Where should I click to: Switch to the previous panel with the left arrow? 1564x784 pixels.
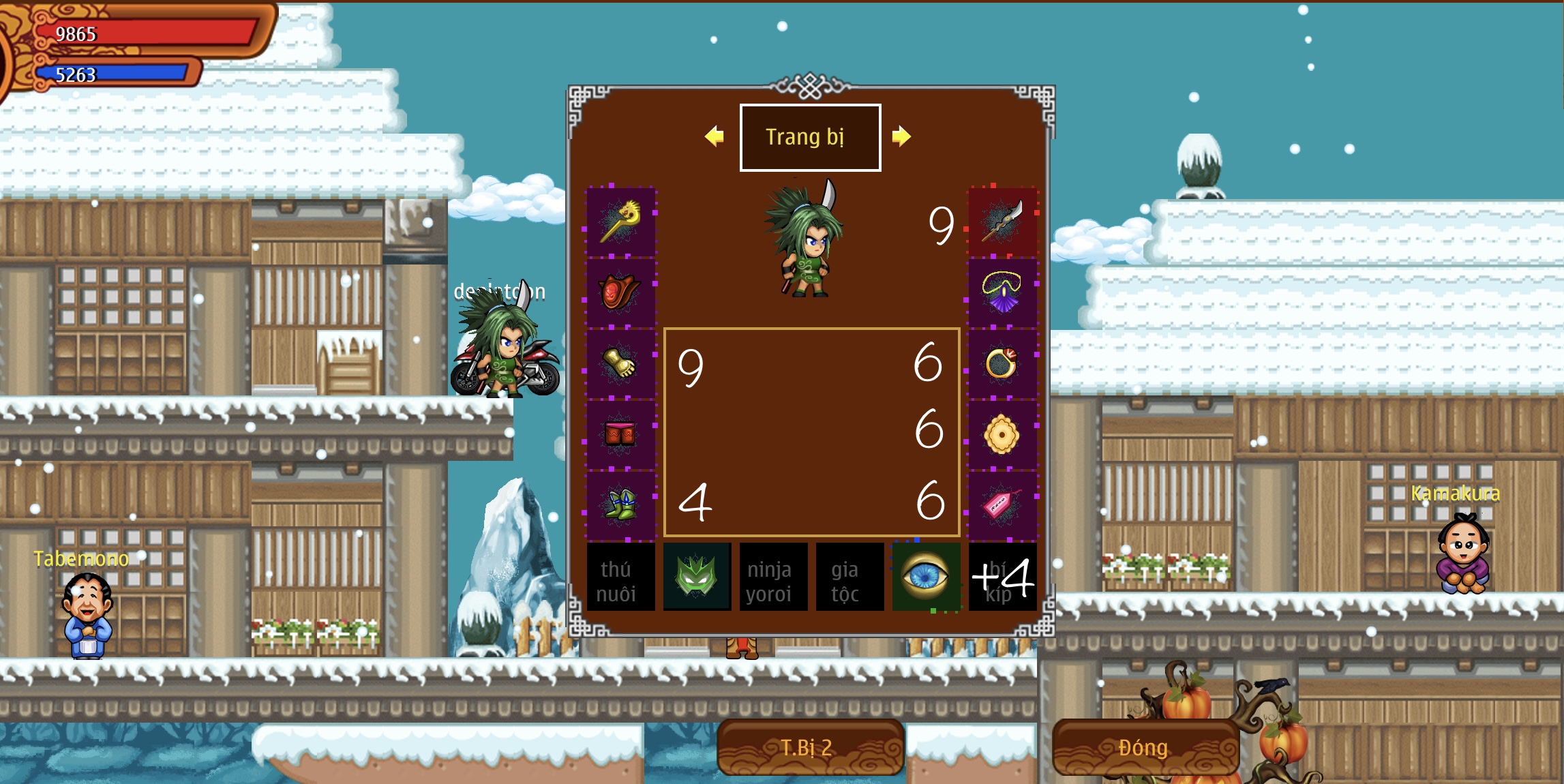(714, 136)
